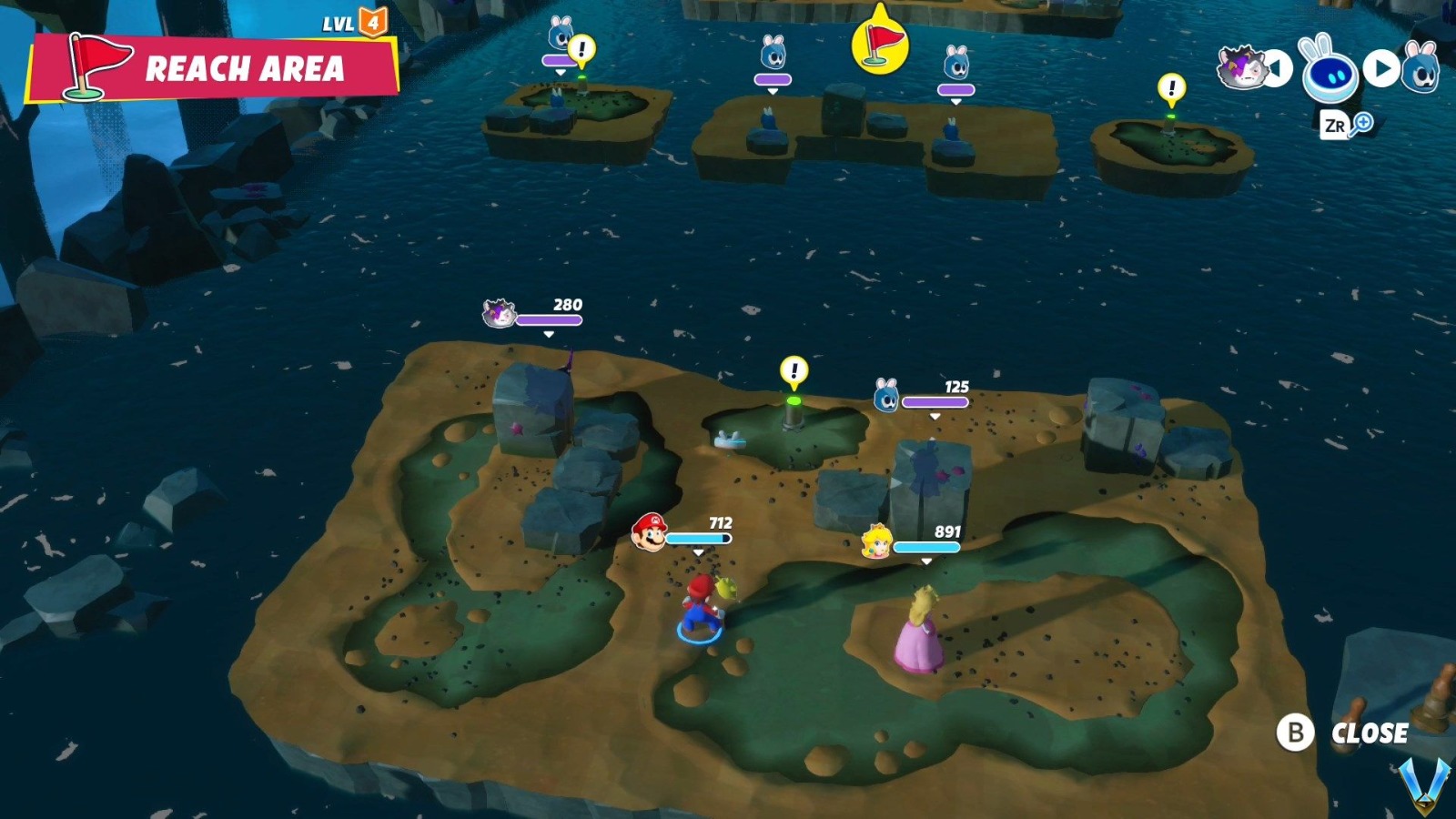
Task: Click the LVL 4 badge
Action: (352, 24)
